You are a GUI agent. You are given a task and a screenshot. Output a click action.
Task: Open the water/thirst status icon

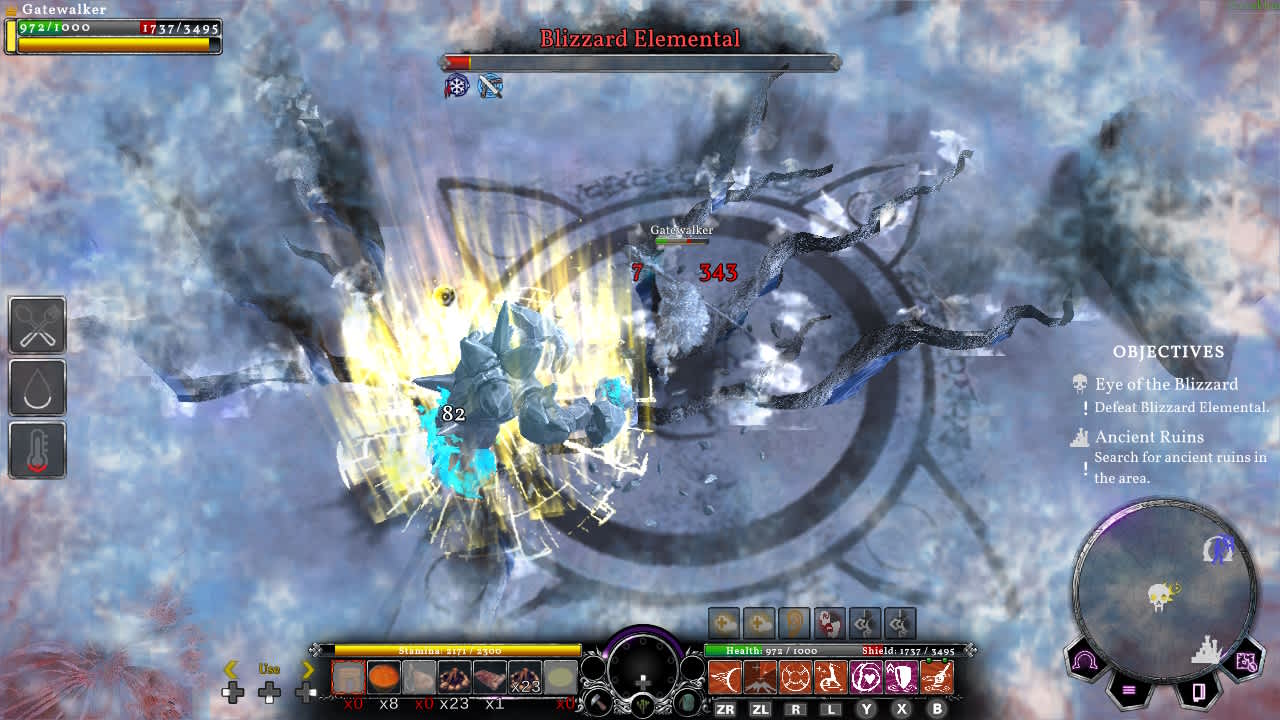point(37,388)
